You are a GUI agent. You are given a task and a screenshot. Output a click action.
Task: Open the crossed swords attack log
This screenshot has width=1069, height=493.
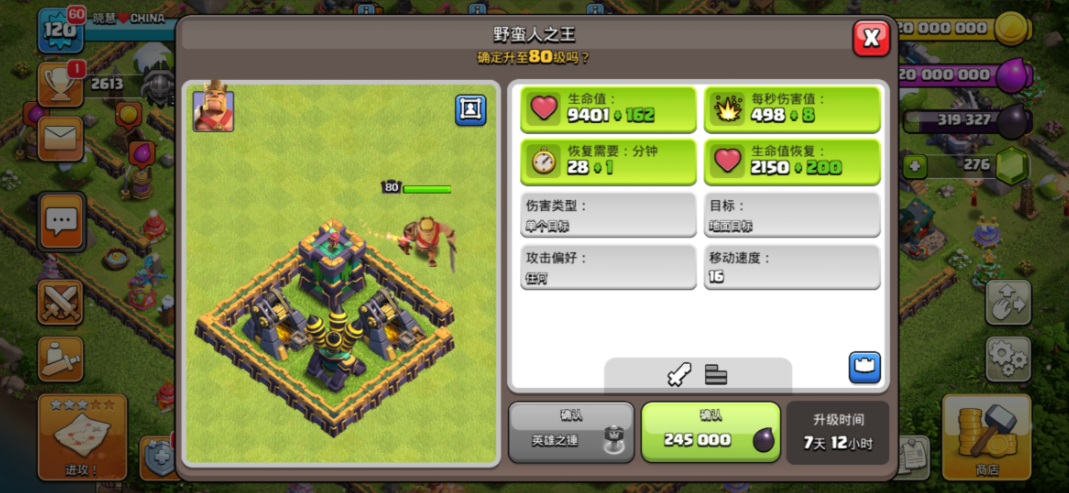(60, 302)
